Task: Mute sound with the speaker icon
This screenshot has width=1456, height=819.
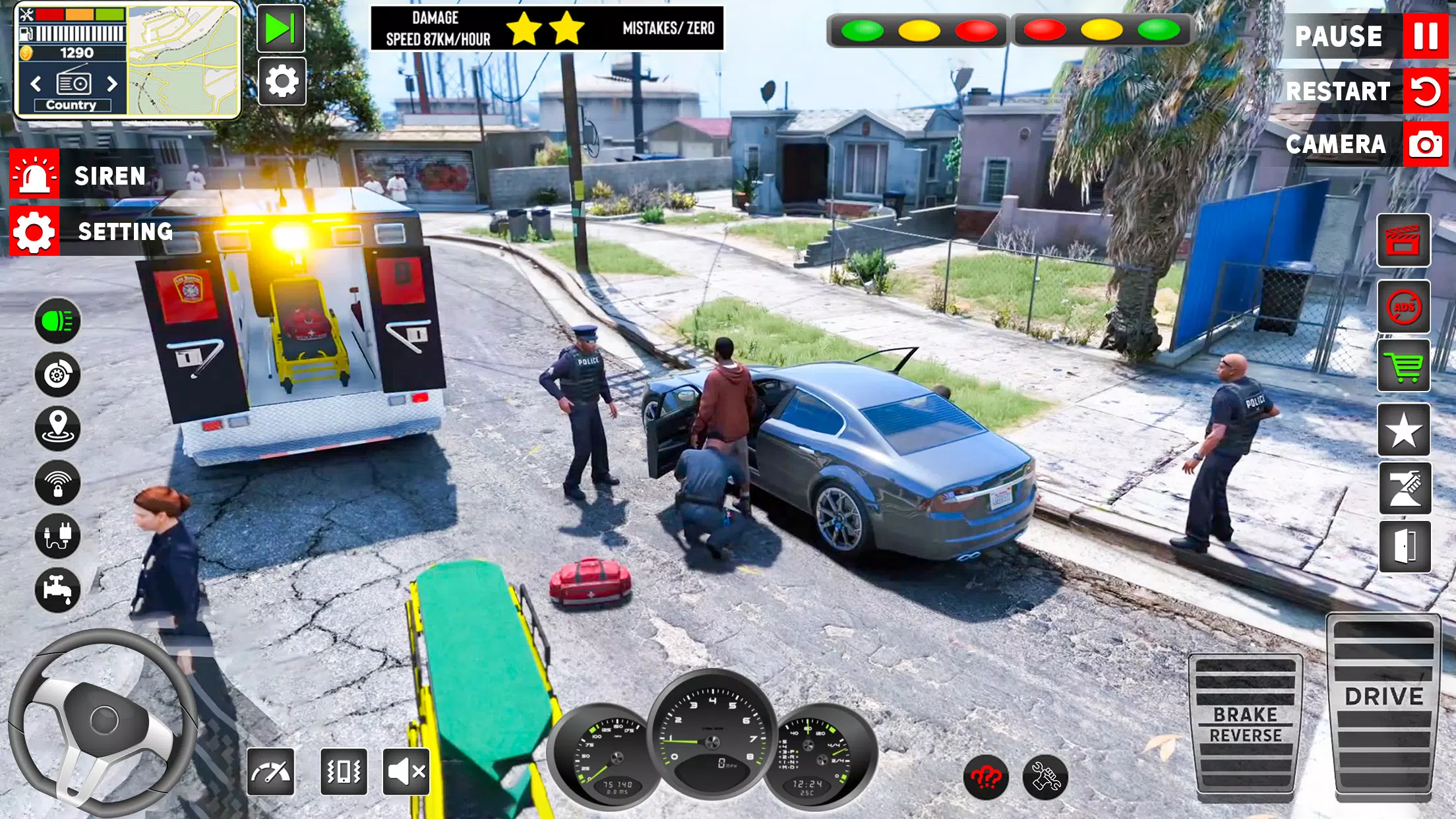Action: click(406, 771)
